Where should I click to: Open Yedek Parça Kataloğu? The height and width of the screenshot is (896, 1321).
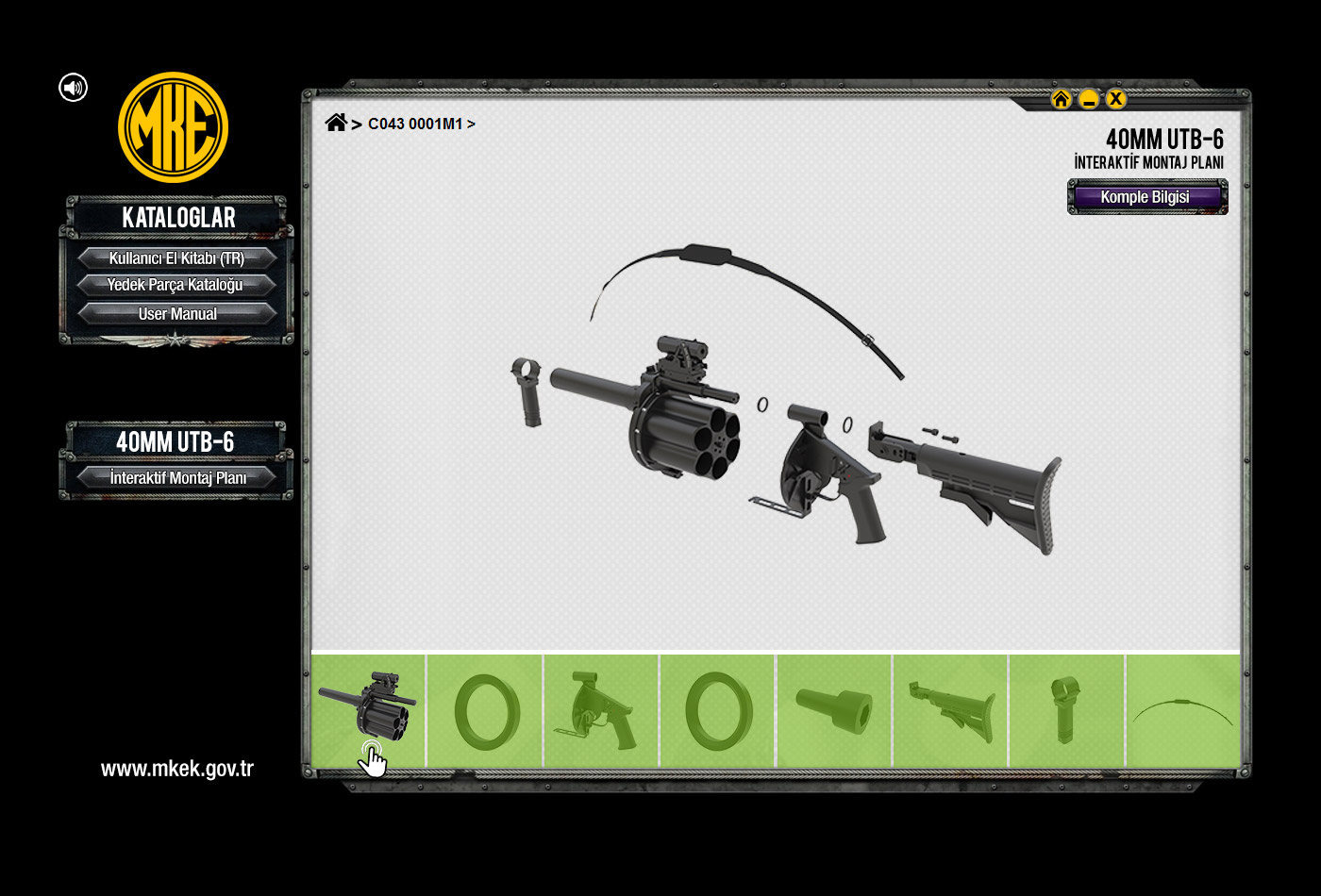[x=176, y=285]
